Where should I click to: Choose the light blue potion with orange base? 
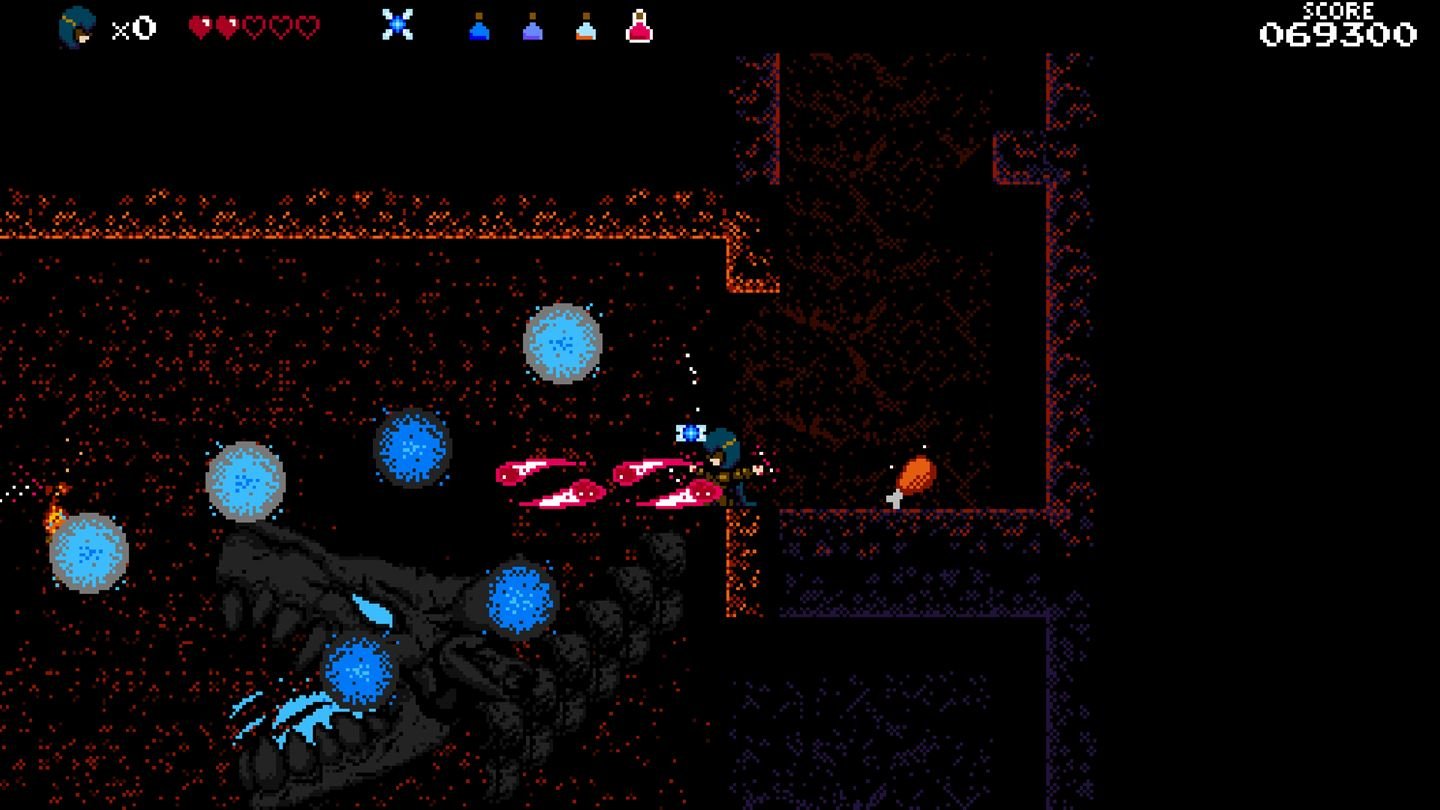[x=586, y=27]
